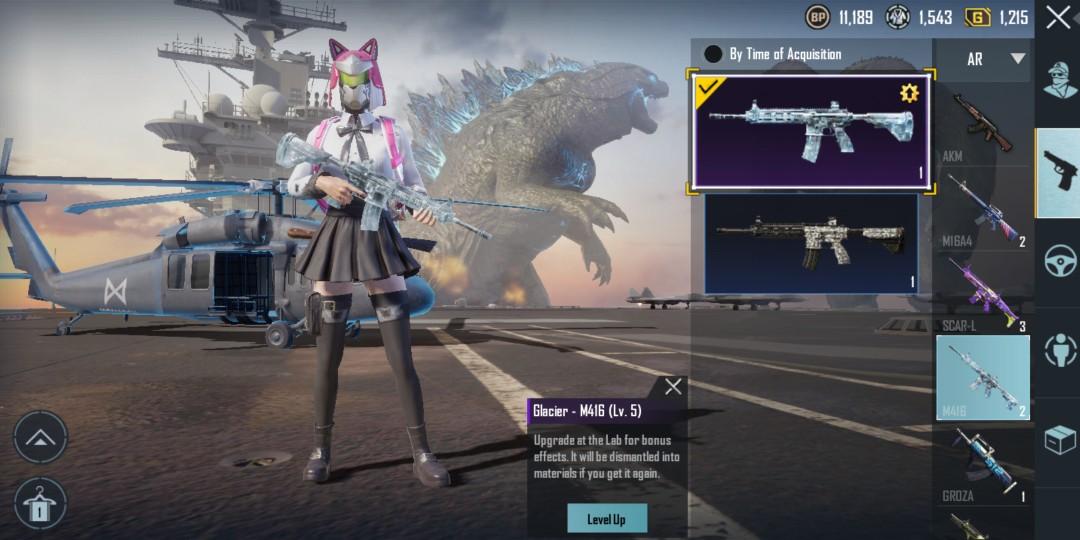Viewport: 1080px width, 540px height.
Task: Open the clothes hanger wardrobe button
Action: pos(40,503)
